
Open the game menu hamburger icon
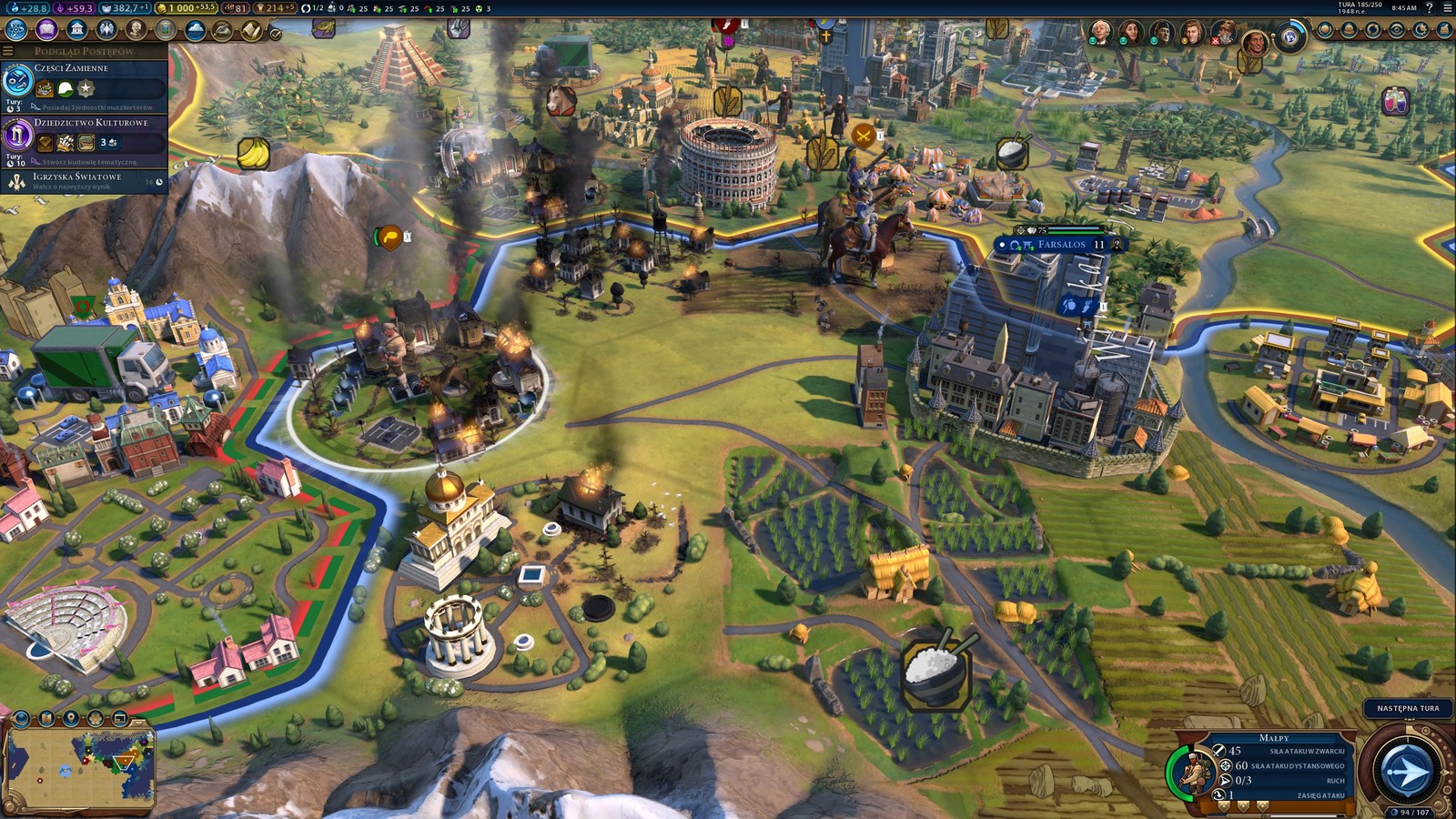(1445, 8)
